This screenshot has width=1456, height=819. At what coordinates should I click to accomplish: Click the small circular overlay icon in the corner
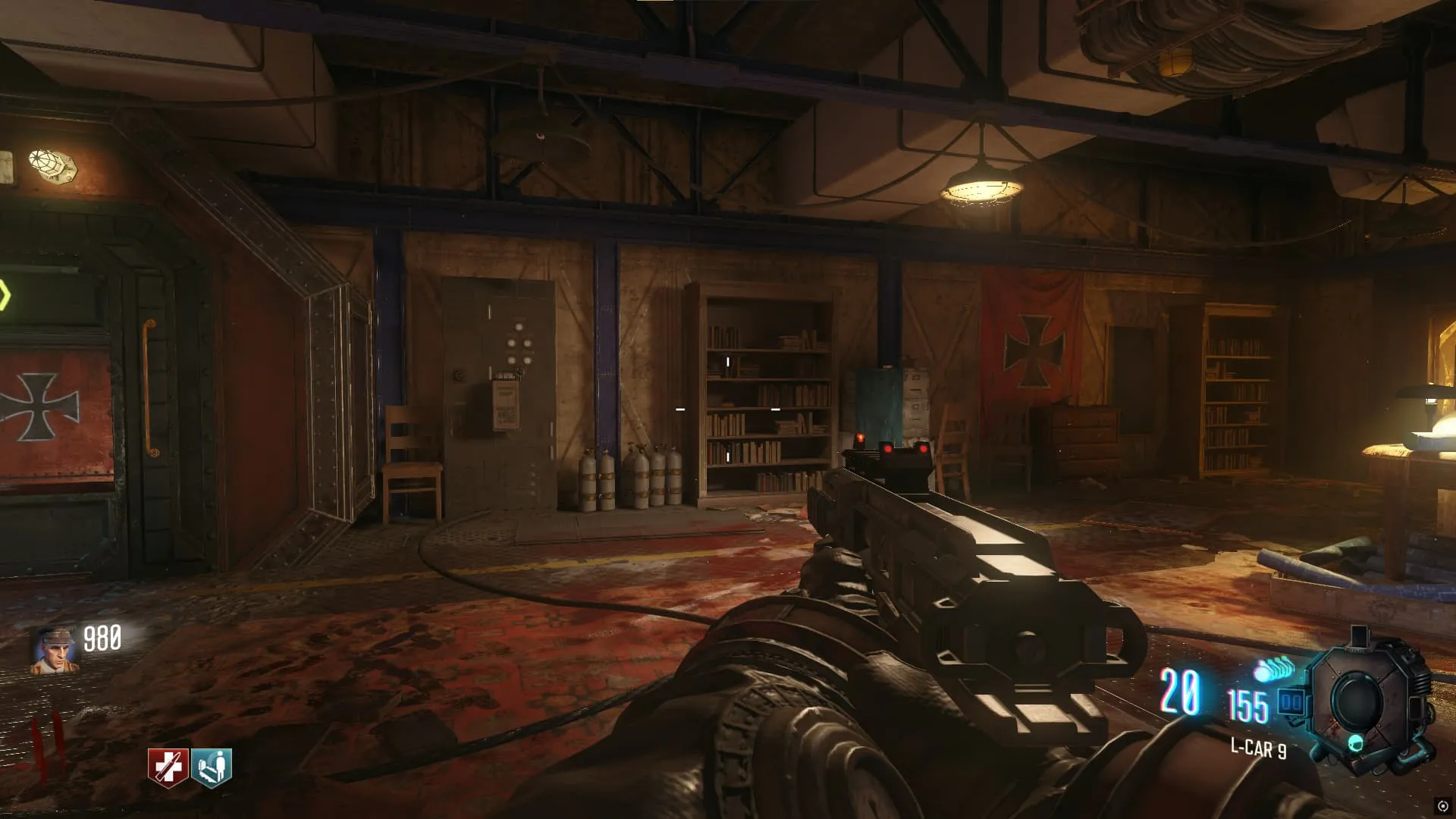pyautogui.click(x=1442, y=806)
